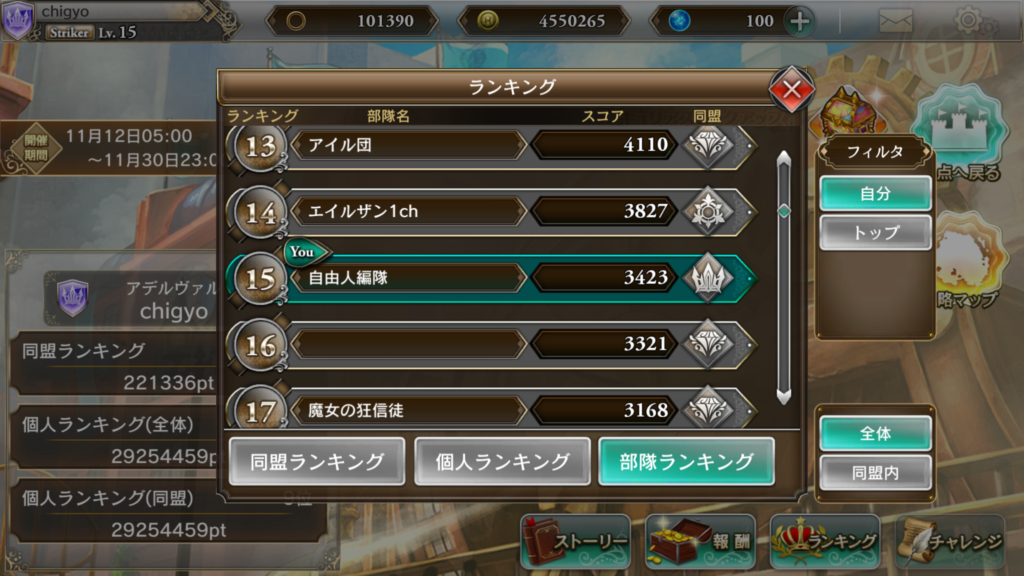The width and height of the screenshot is (1024, 576).
Task: Open the ストーリー menu
Action: [576, 542]
